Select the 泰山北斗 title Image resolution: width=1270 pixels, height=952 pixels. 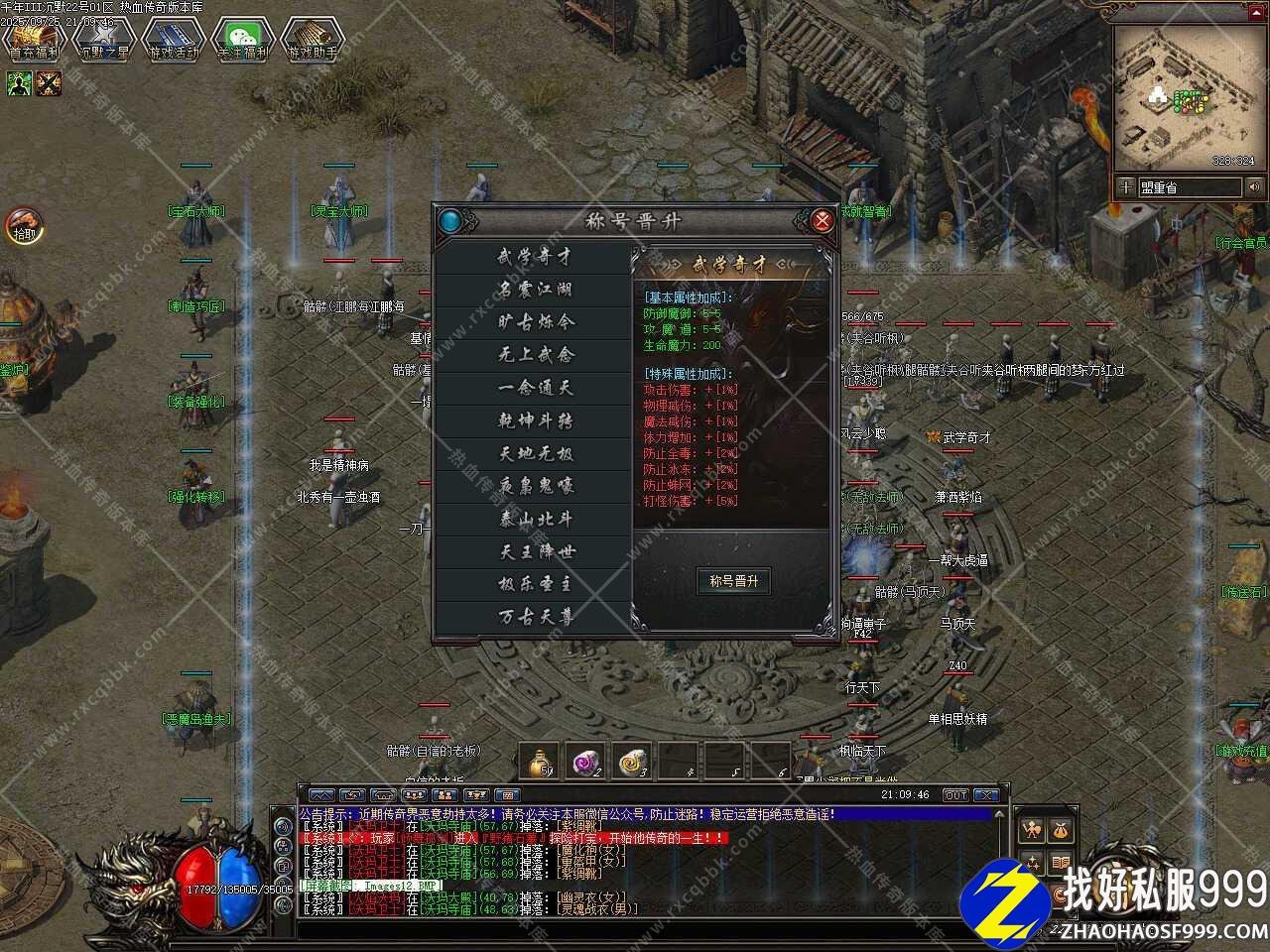point(535,519)
